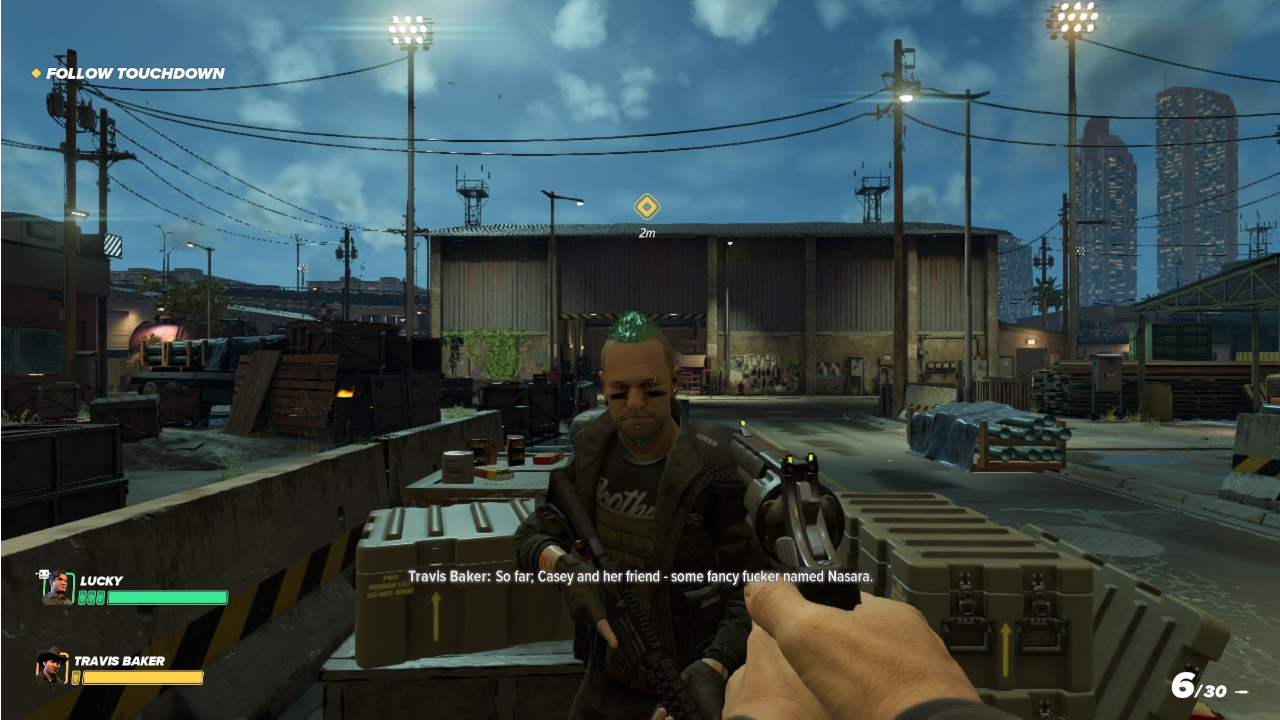Viewport: 1280px width, 720px height.
Task: Click the Follow Touchdown objective tracker
Action: pos(128,73)
